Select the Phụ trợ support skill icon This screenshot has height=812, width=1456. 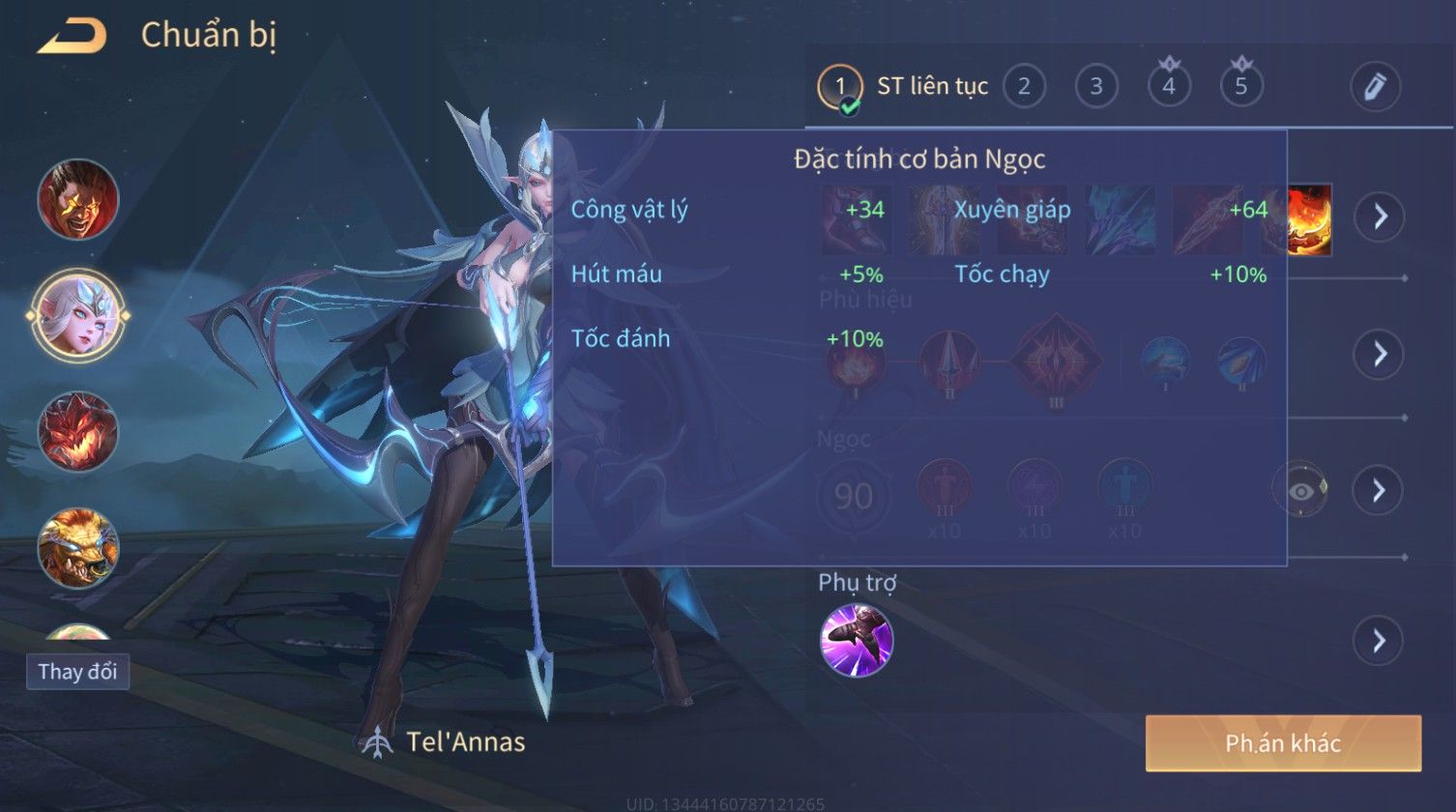(x=857, y=640)
